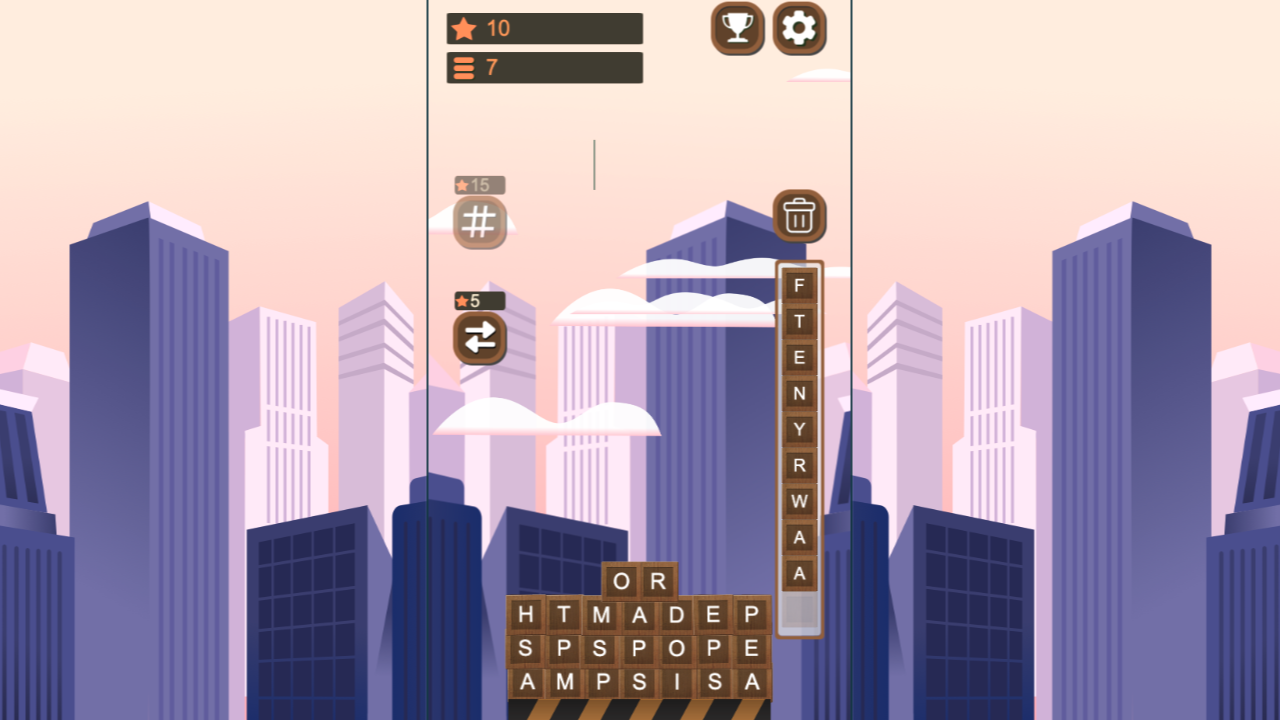The width and height of the screenshot is (1280, 720).
Task: Open the settings gear menu
Action: [x=798, y=29]
